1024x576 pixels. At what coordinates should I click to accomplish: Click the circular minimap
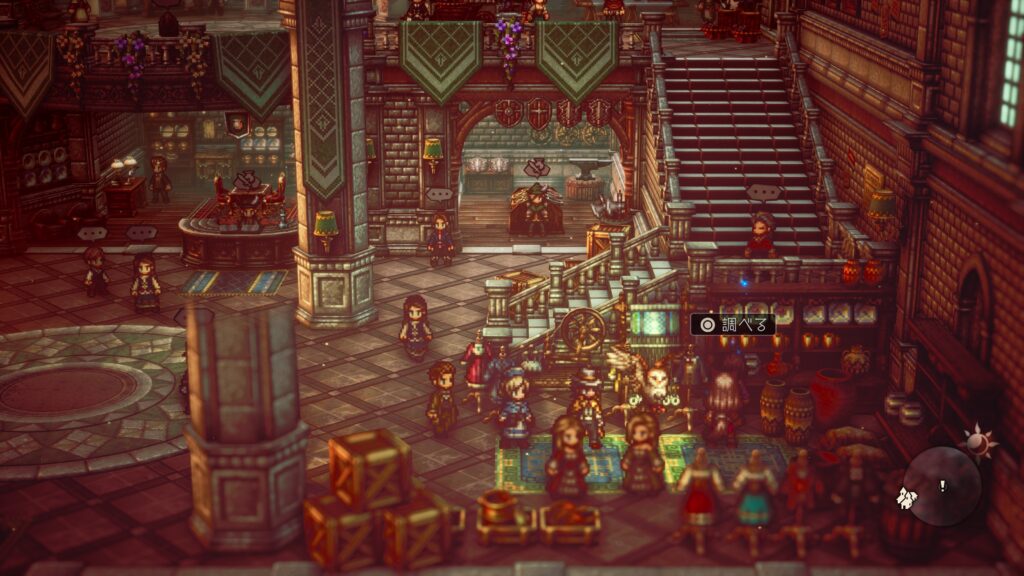tap(943, 486)
